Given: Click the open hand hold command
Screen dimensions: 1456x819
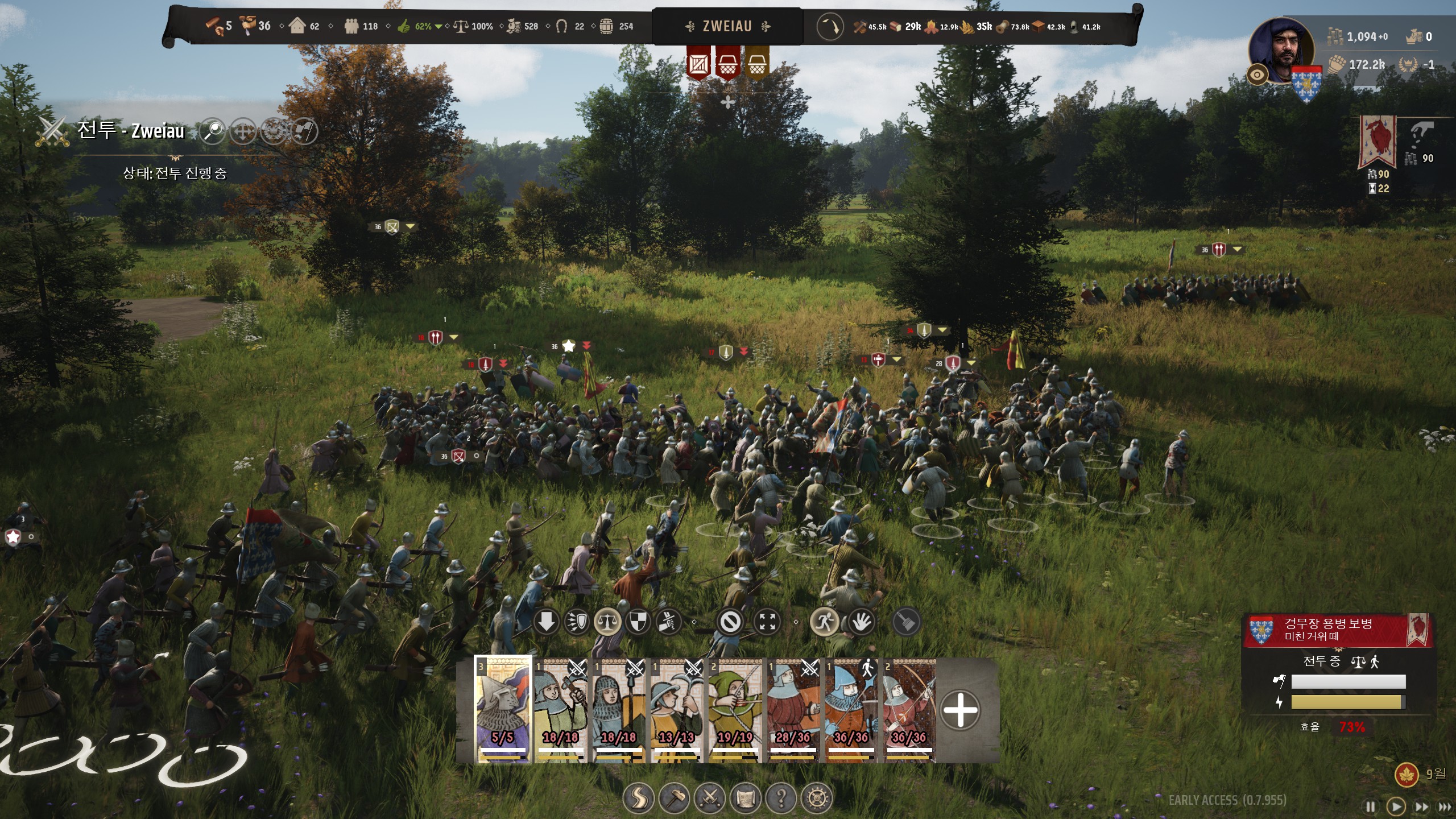Looking at the screenshot, I should point(862,622).
